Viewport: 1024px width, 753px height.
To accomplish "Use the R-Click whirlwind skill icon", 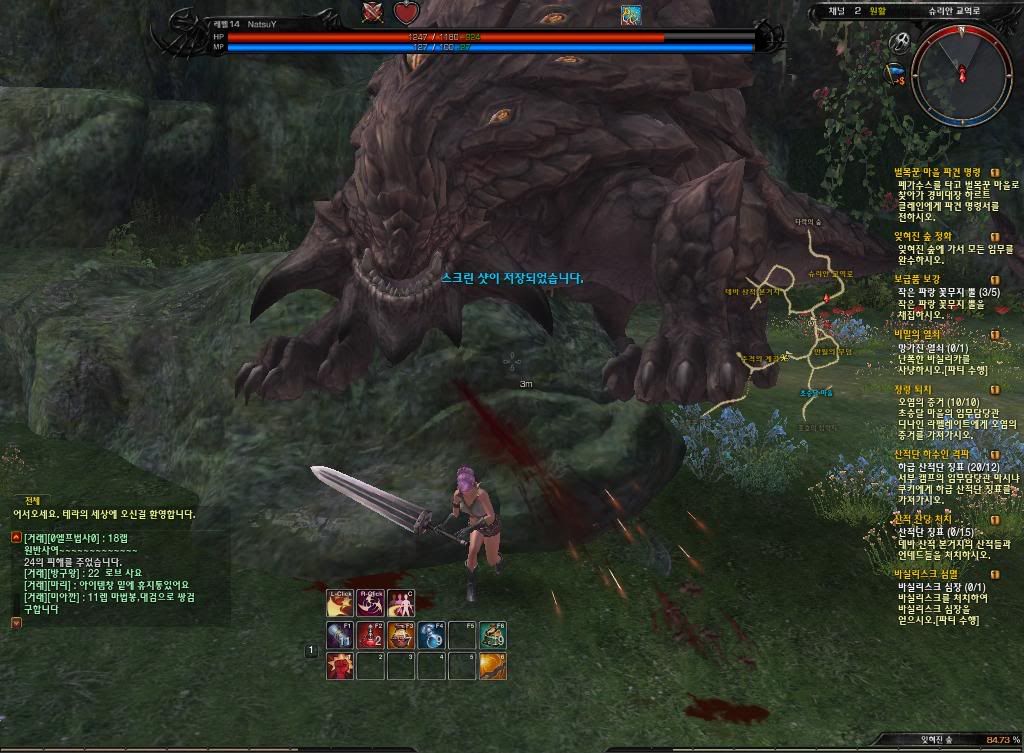I will click(370, 604).
